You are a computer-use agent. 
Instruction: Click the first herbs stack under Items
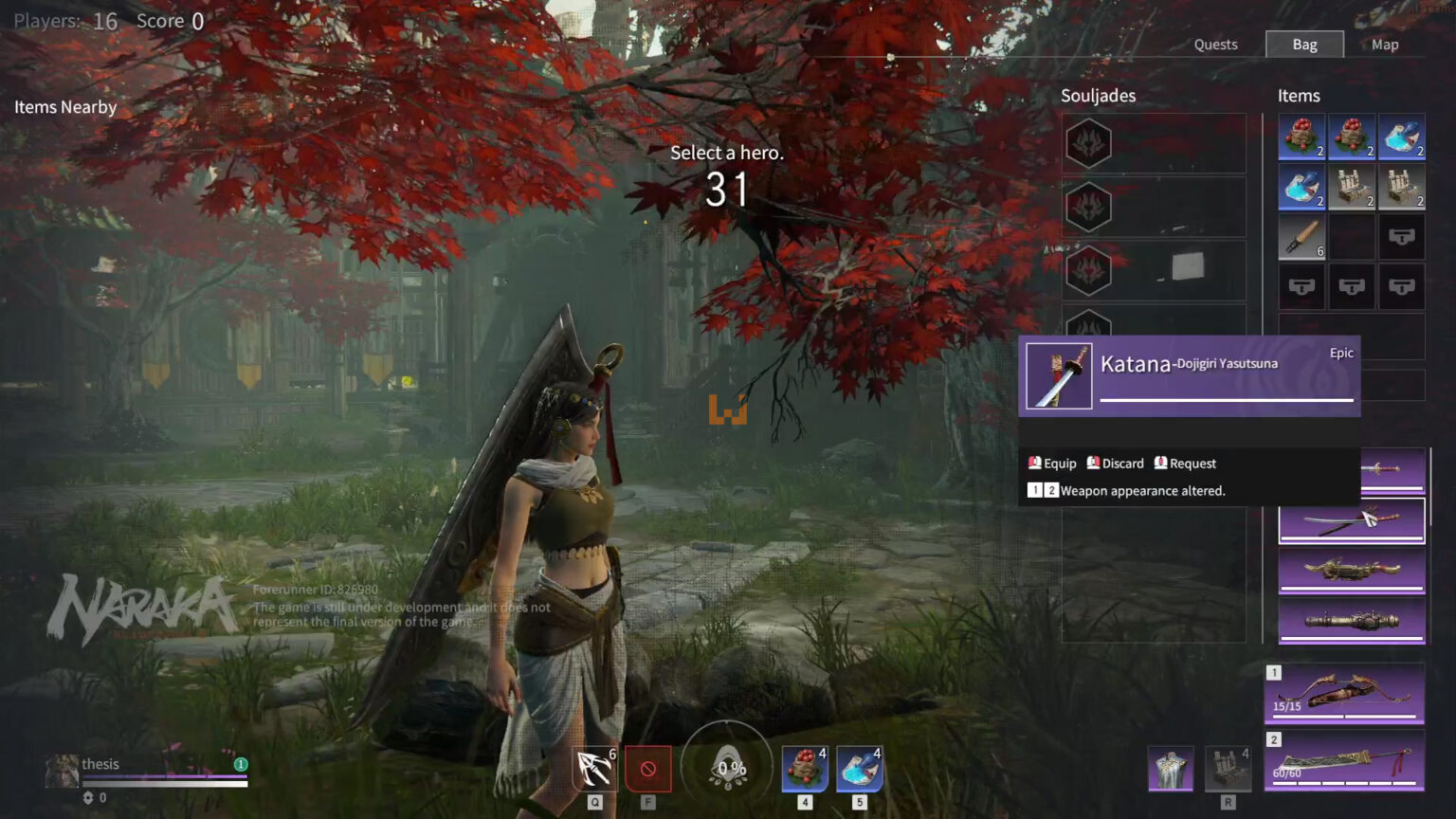coord(1301,137)
